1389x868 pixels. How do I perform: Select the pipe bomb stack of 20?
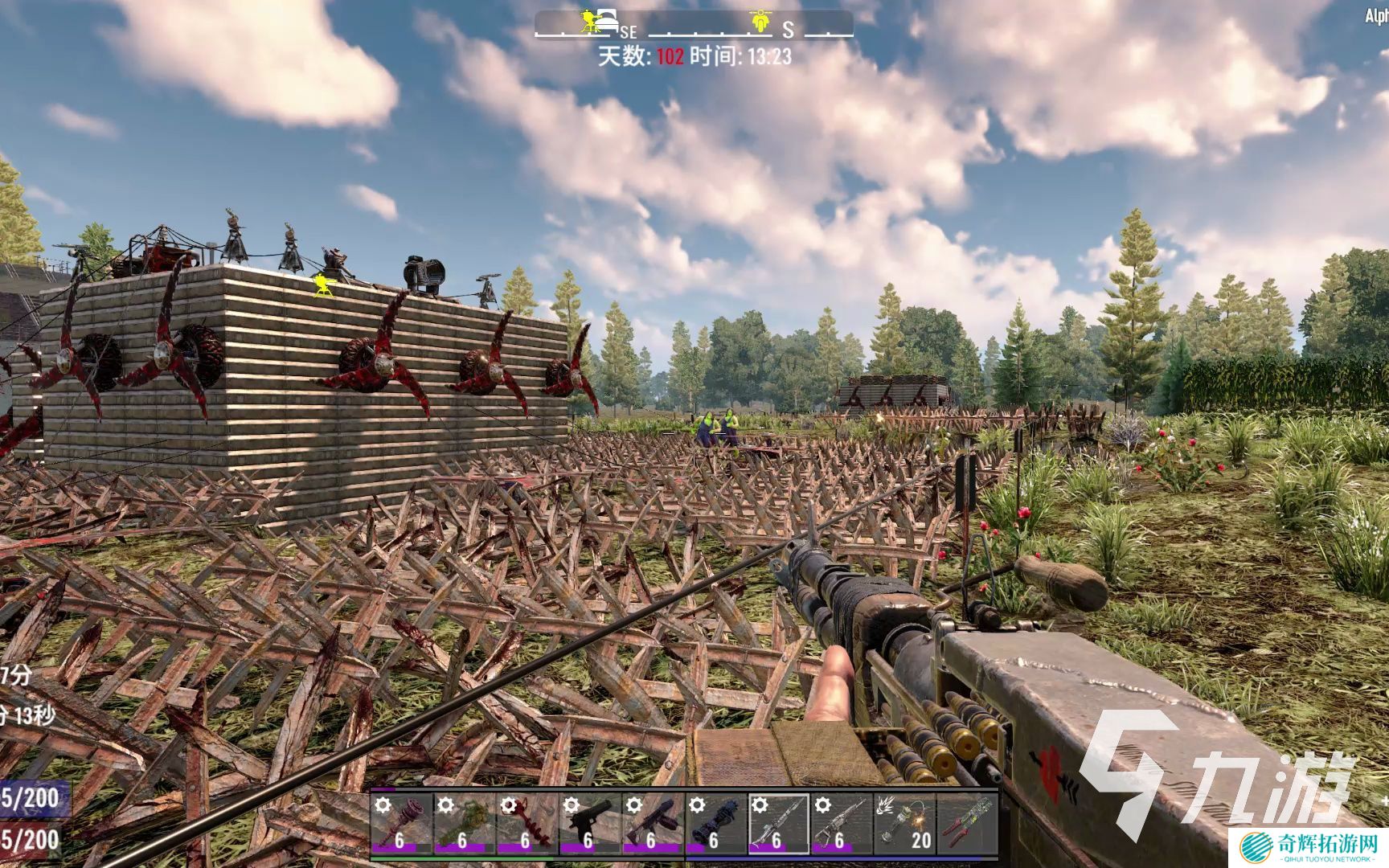coord(904,823)
